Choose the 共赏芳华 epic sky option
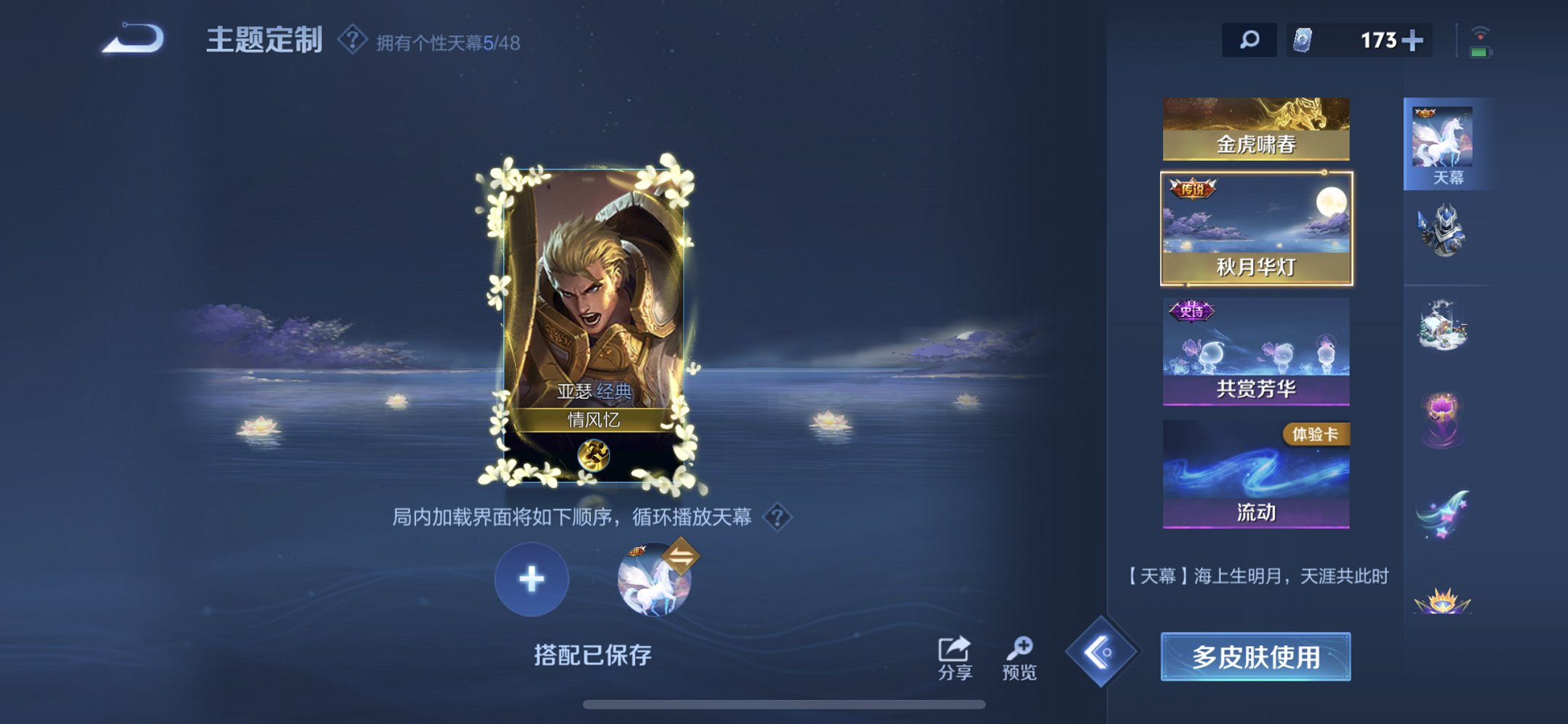Viewport: 1568px width, 724px height. click(1255, 352)
